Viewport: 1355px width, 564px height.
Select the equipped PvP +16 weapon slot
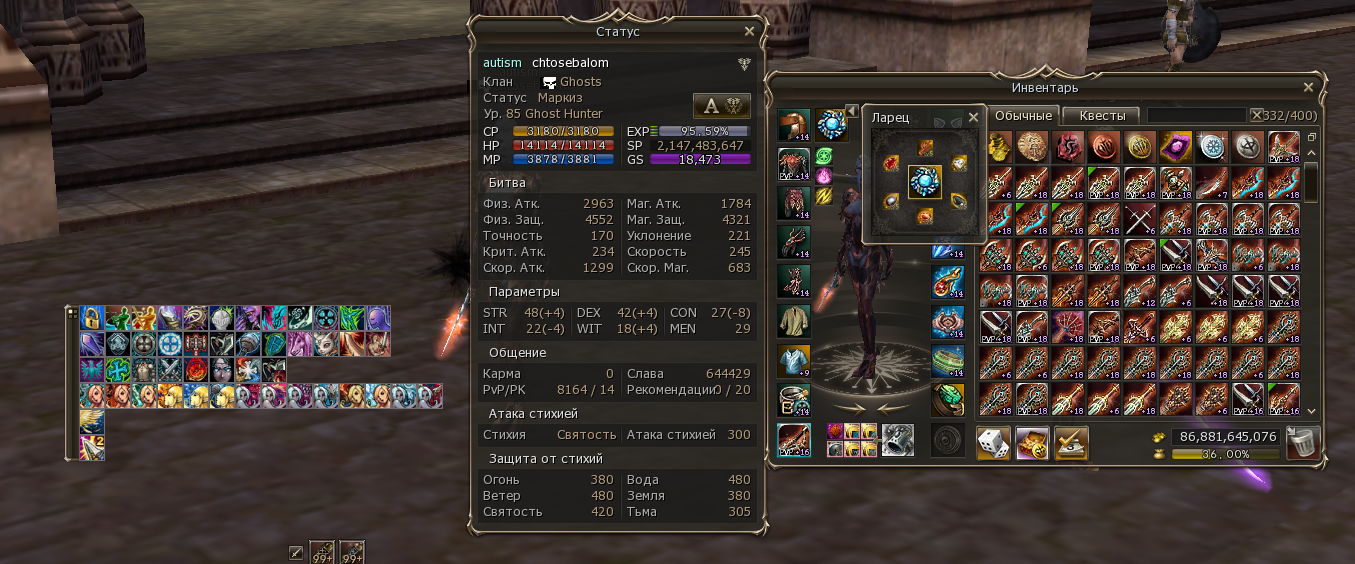(x=794, y=440)
